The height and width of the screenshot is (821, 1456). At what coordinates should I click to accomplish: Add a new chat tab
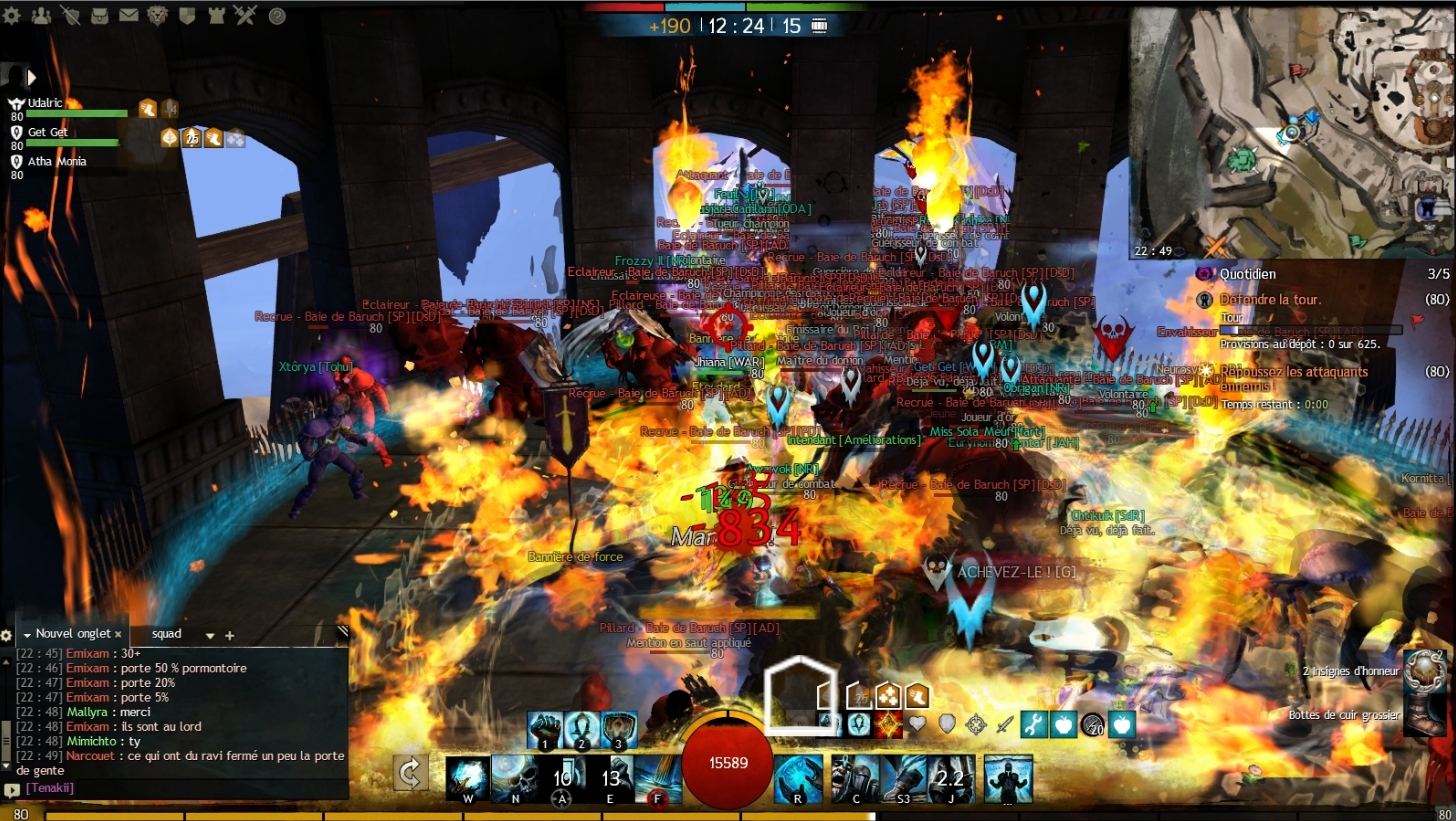point(229,635)
